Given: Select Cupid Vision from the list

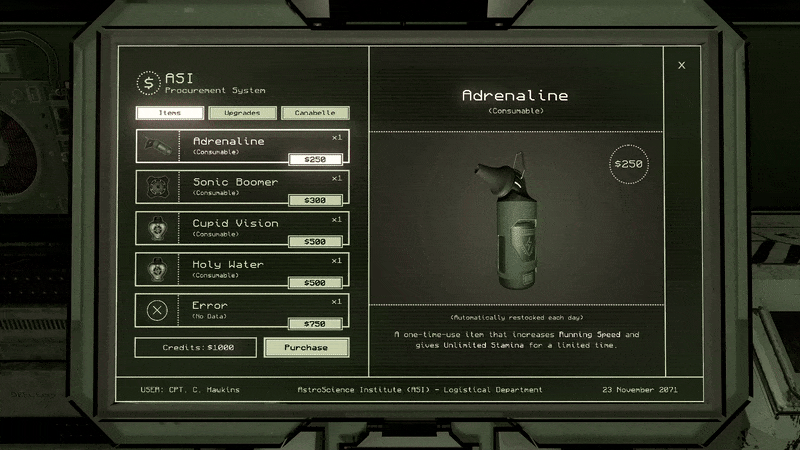Looking at the screenshot, I should (242, 228).
